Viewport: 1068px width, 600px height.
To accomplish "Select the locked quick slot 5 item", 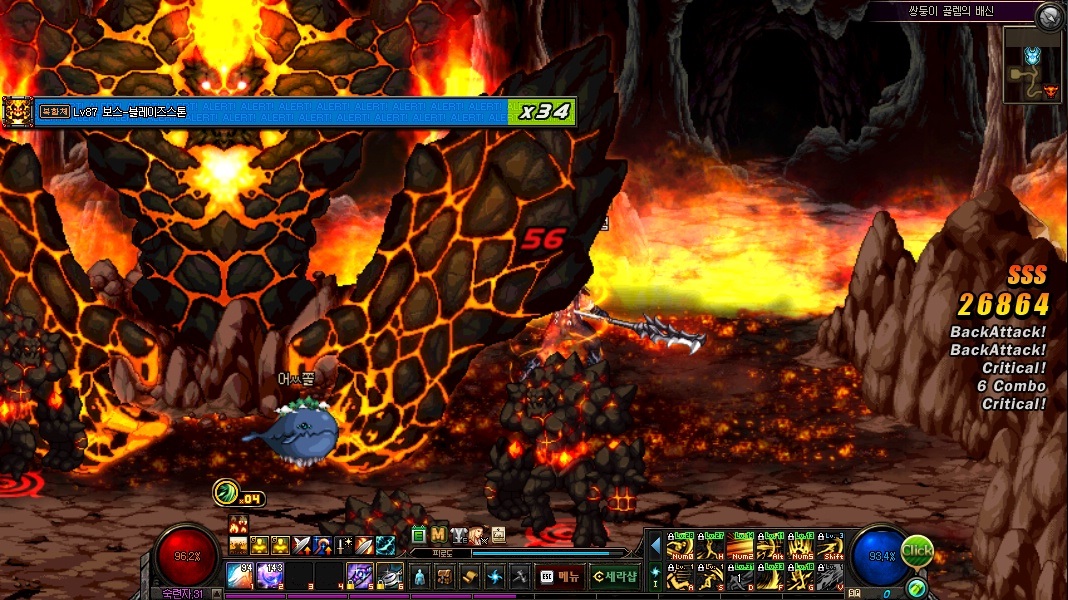I will pos(360,575).
